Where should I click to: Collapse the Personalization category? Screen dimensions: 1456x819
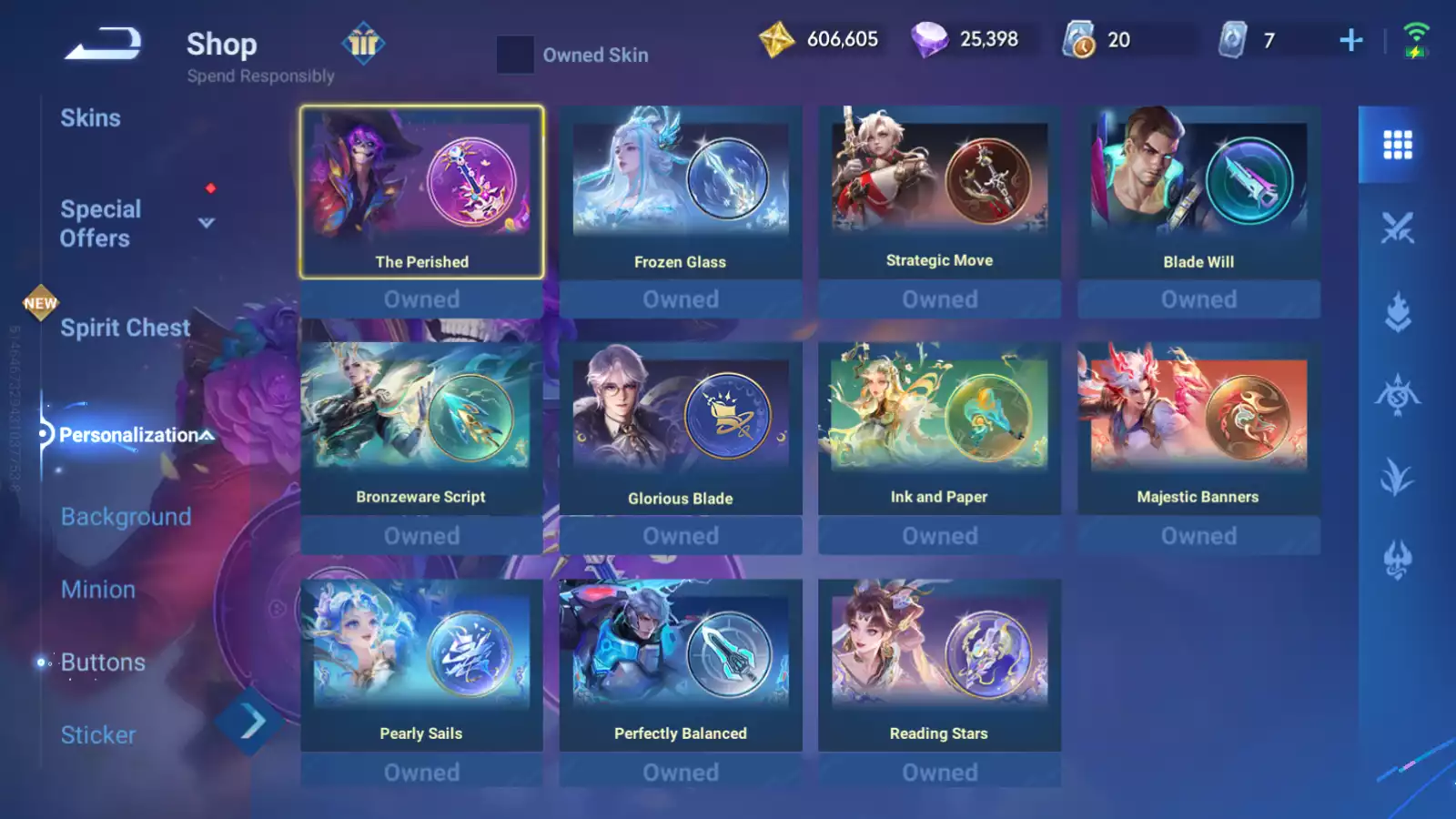click(x=207, y=435)
